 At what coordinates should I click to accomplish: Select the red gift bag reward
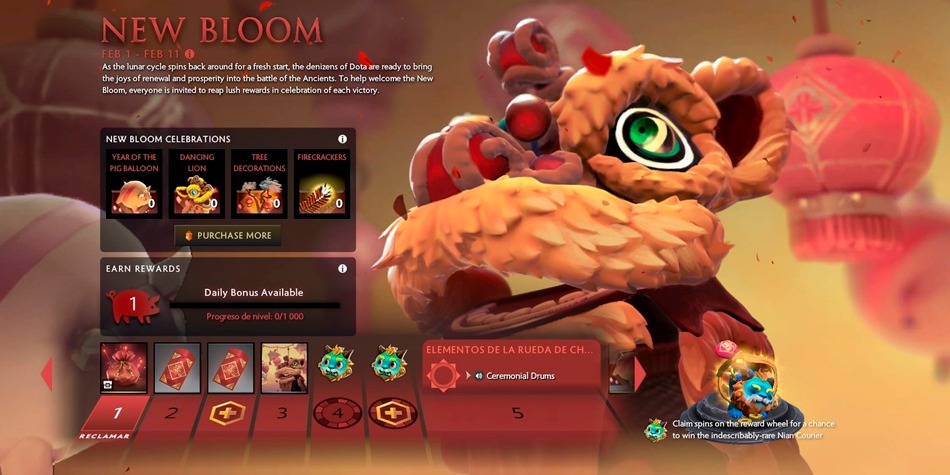click(124, 367)
